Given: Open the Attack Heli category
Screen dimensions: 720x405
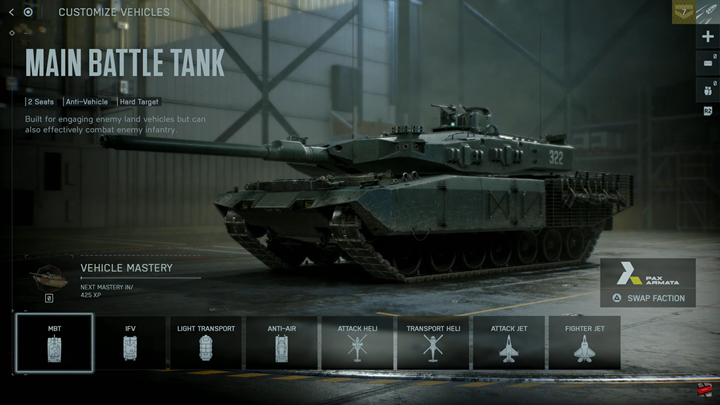Looking at the screenshot, I should [x=358, y=343].
